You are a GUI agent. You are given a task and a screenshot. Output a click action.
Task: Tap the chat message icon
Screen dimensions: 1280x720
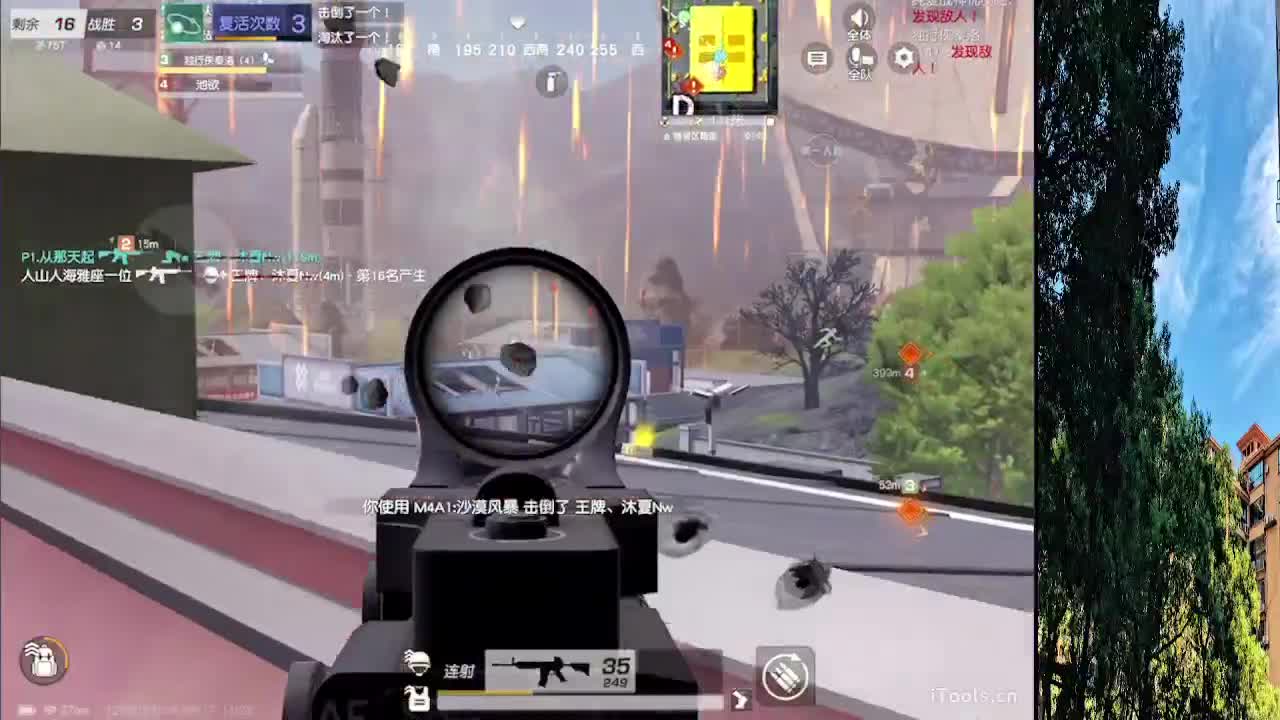coord(818,58)
